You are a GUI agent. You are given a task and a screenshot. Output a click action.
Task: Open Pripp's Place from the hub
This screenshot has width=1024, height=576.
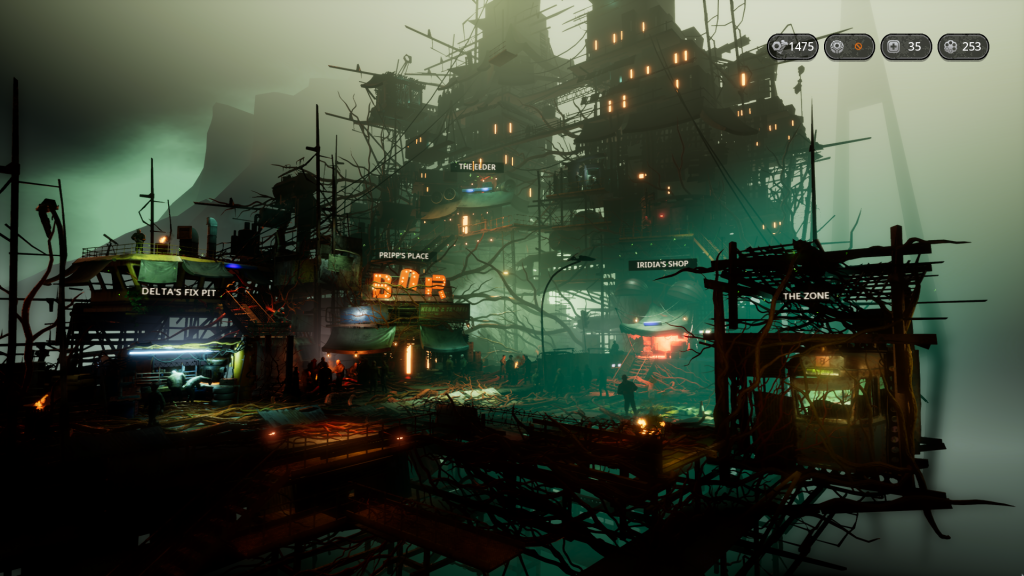coord(404,256)
